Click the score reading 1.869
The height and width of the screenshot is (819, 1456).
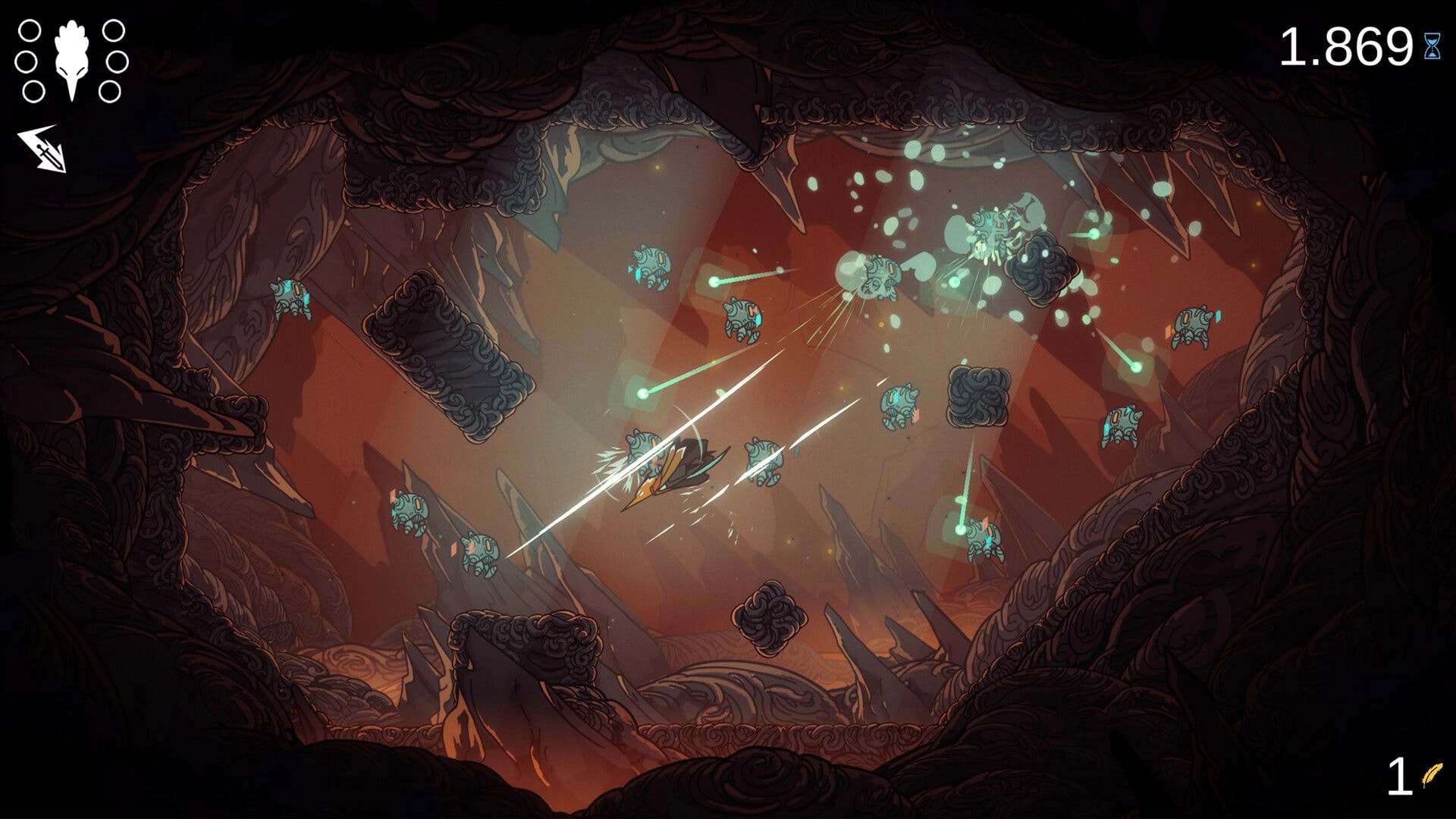1346,45
